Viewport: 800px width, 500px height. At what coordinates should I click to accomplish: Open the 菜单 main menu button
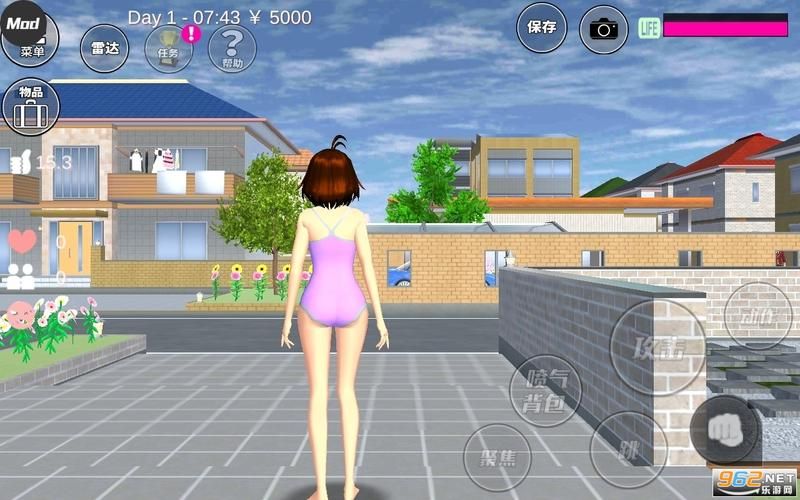[x=32, y=52]
